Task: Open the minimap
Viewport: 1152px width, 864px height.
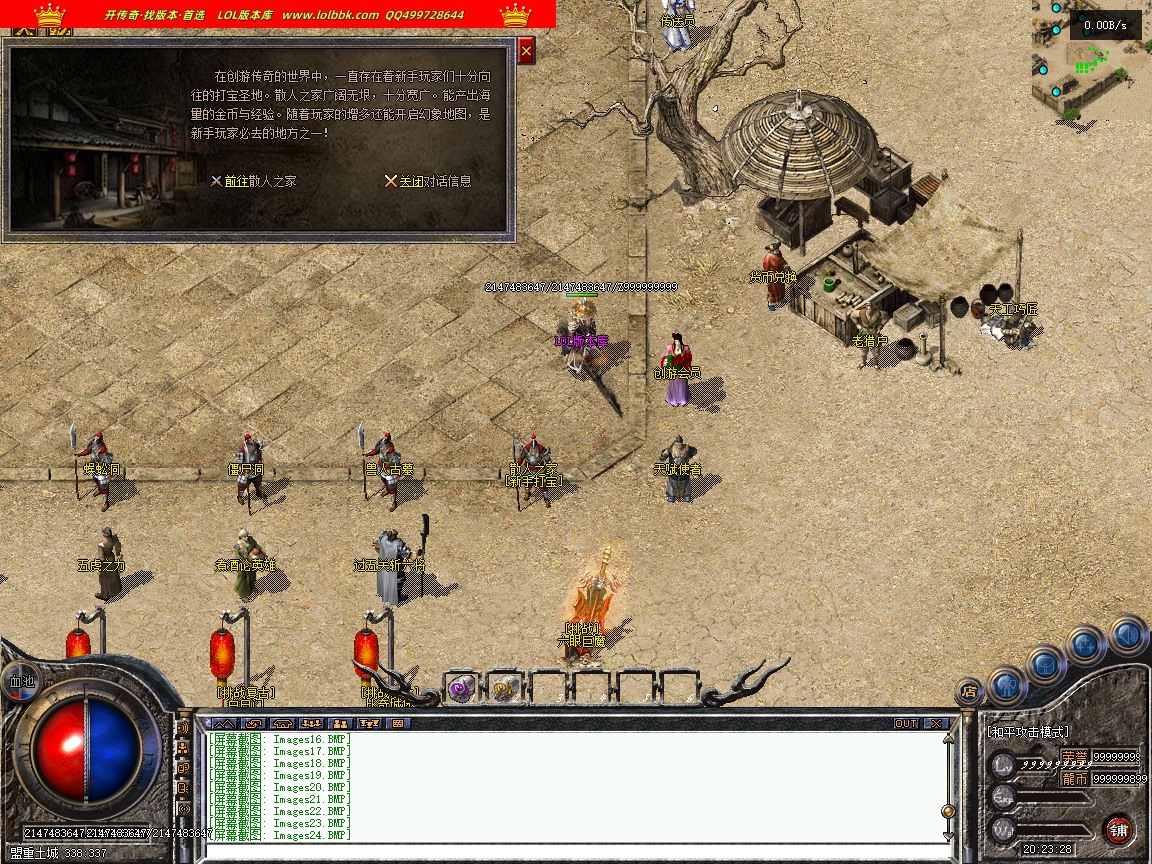Action: (x=1091, y=61)
